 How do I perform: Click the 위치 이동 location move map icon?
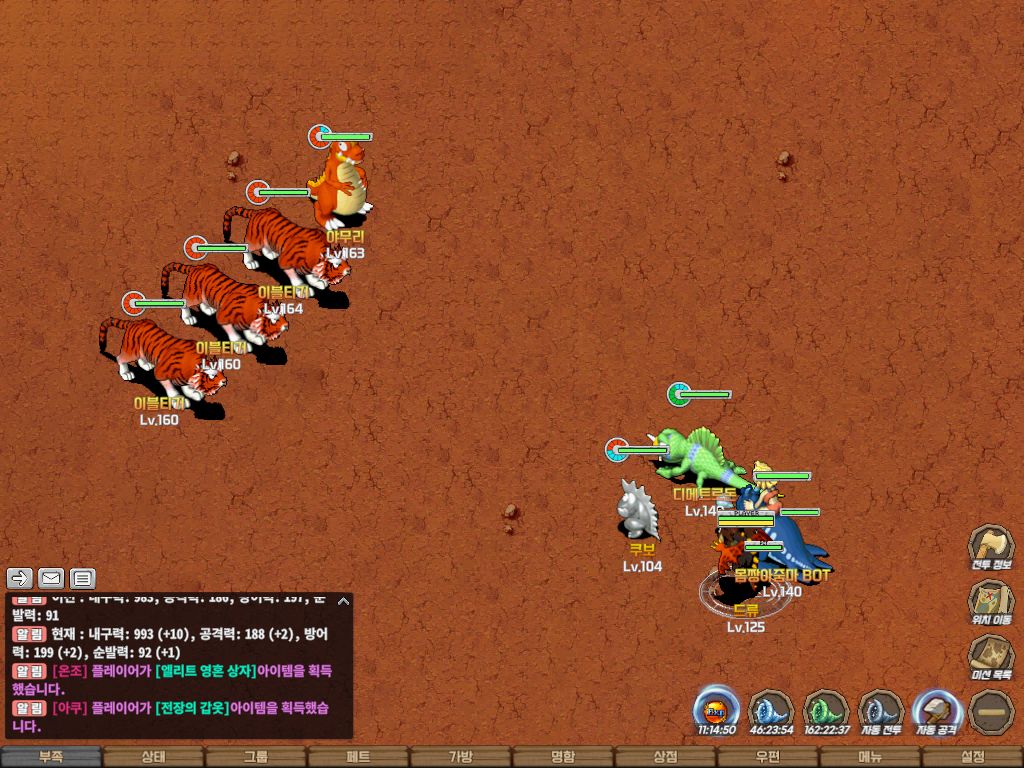[990, 600]
